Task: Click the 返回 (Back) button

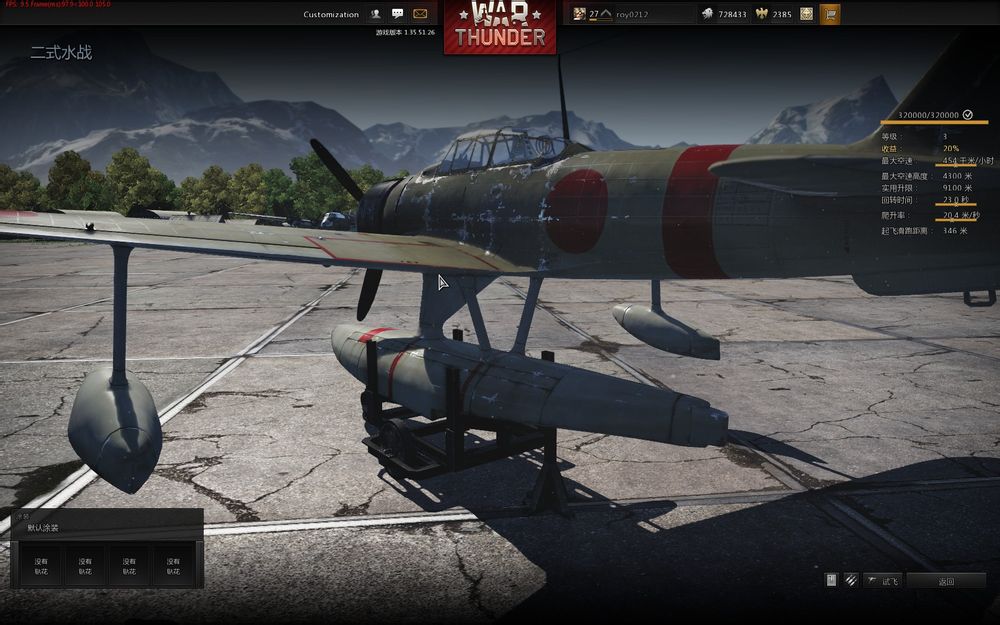Action: [946, 581]
